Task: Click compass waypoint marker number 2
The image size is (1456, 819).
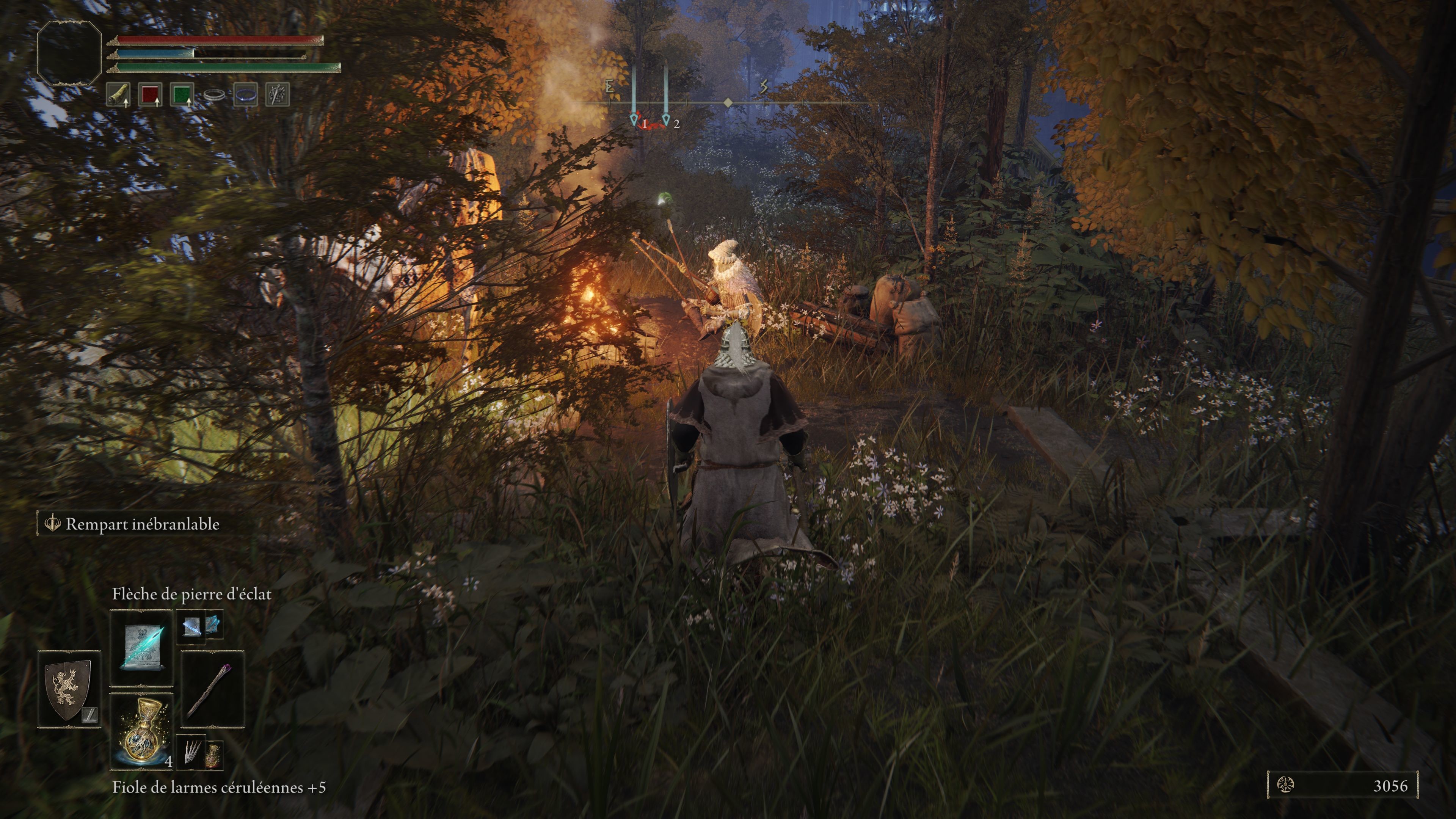Action: 667,119
